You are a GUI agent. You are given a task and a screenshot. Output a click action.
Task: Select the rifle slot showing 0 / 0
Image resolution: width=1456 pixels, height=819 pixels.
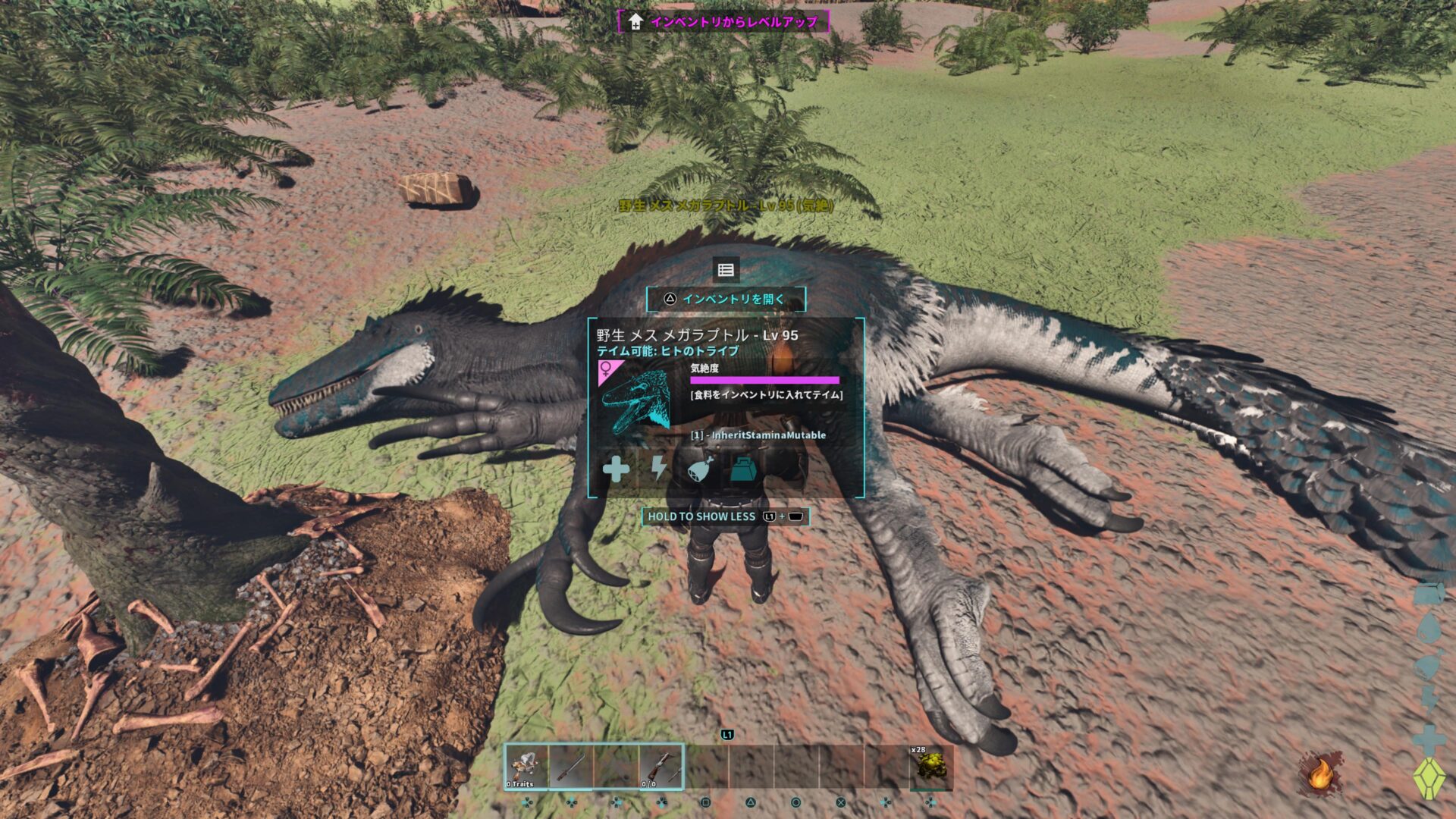[x=661, y=767]
